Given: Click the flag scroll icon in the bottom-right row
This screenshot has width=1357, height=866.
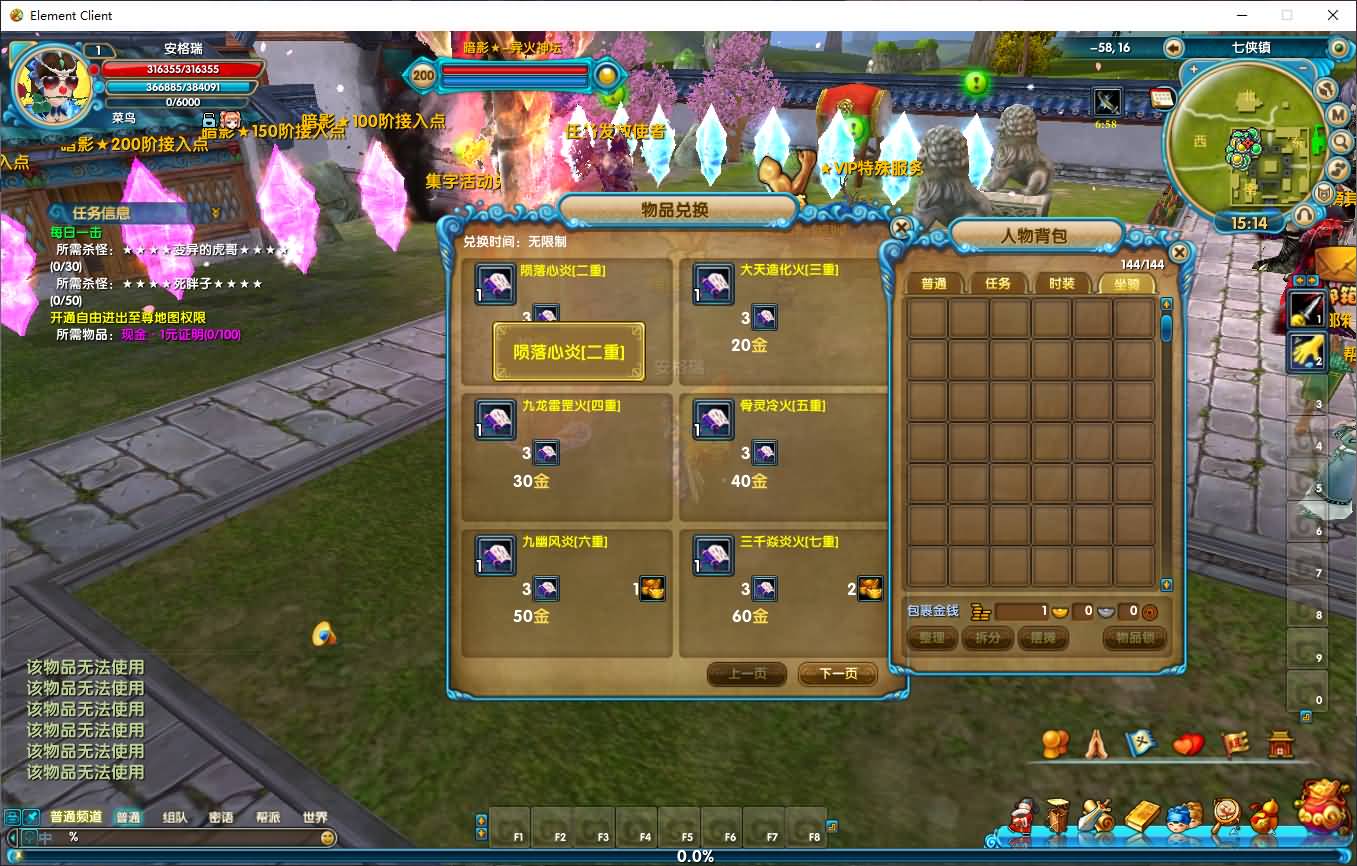Looking at the screenshot, I should coord(1235,742).
